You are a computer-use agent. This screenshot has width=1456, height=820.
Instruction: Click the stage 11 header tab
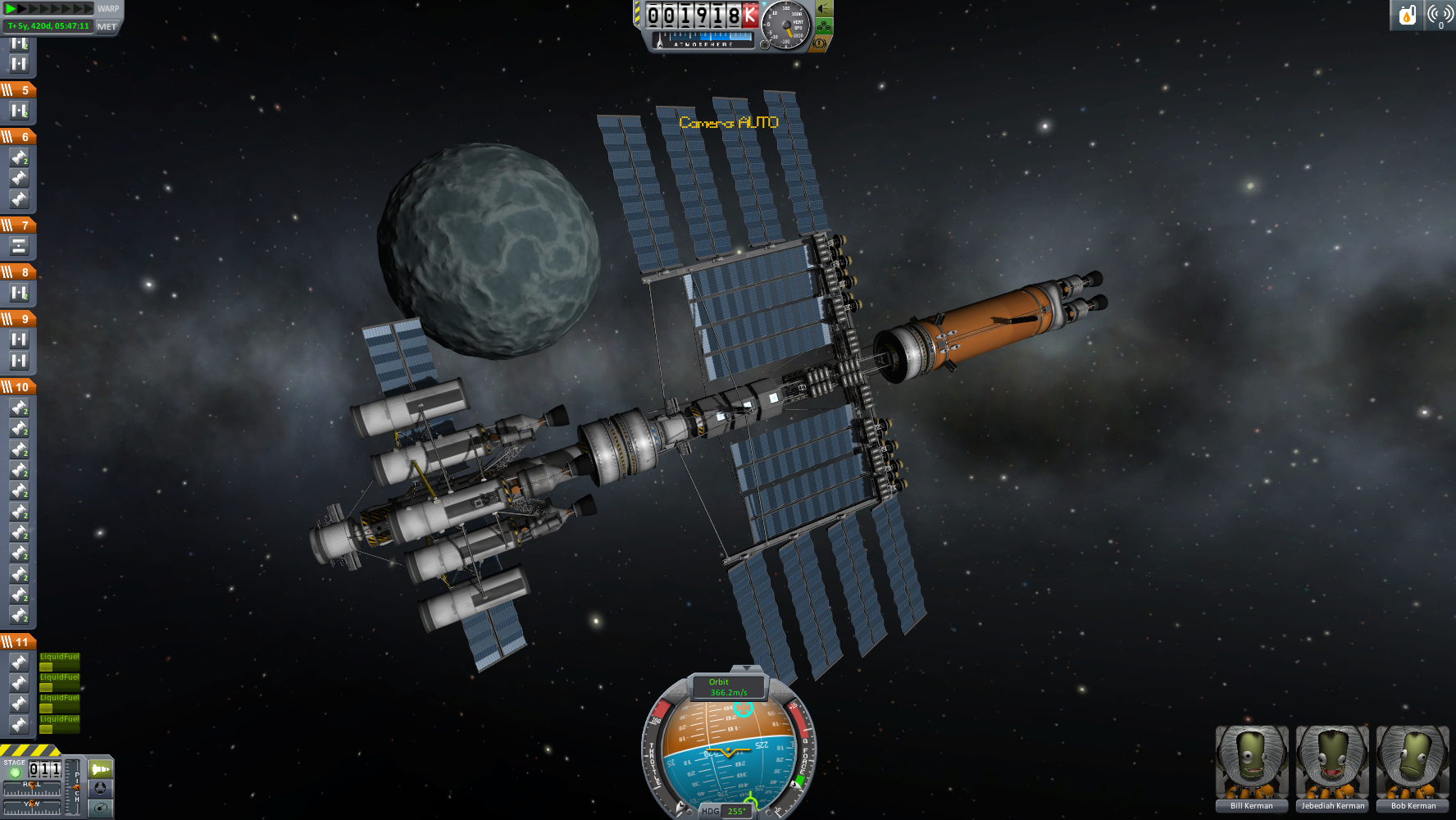17,641
